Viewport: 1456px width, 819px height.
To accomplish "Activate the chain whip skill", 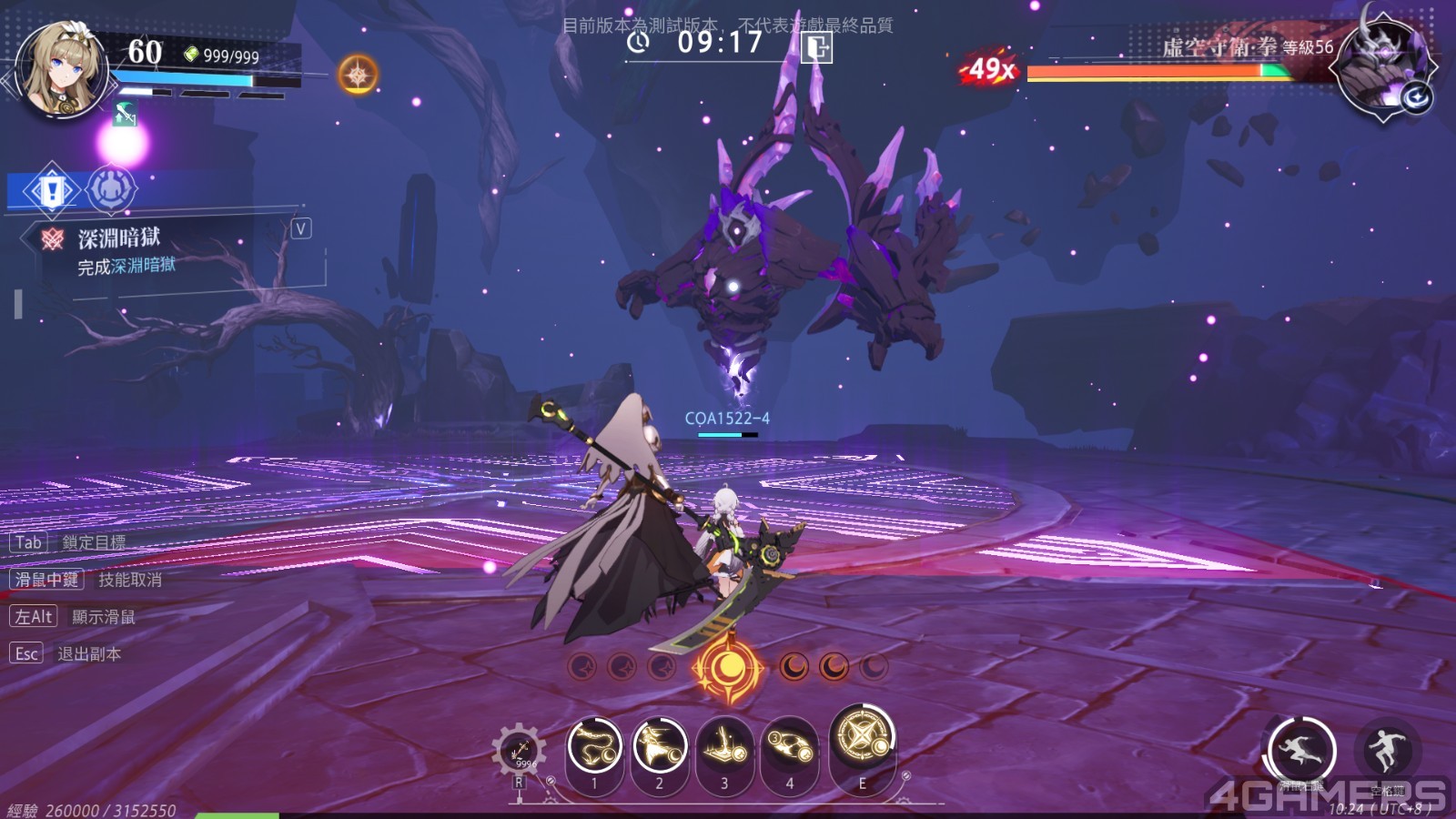I will (x=594, y=745).
